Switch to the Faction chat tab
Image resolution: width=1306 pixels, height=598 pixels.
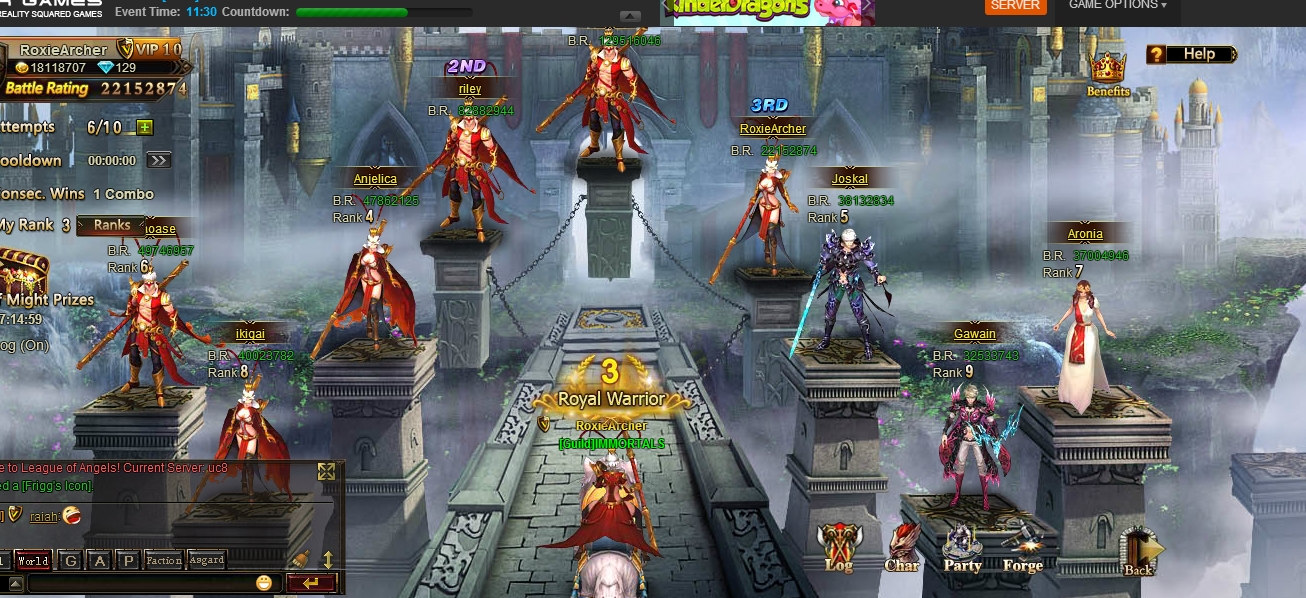pos(164,561)
